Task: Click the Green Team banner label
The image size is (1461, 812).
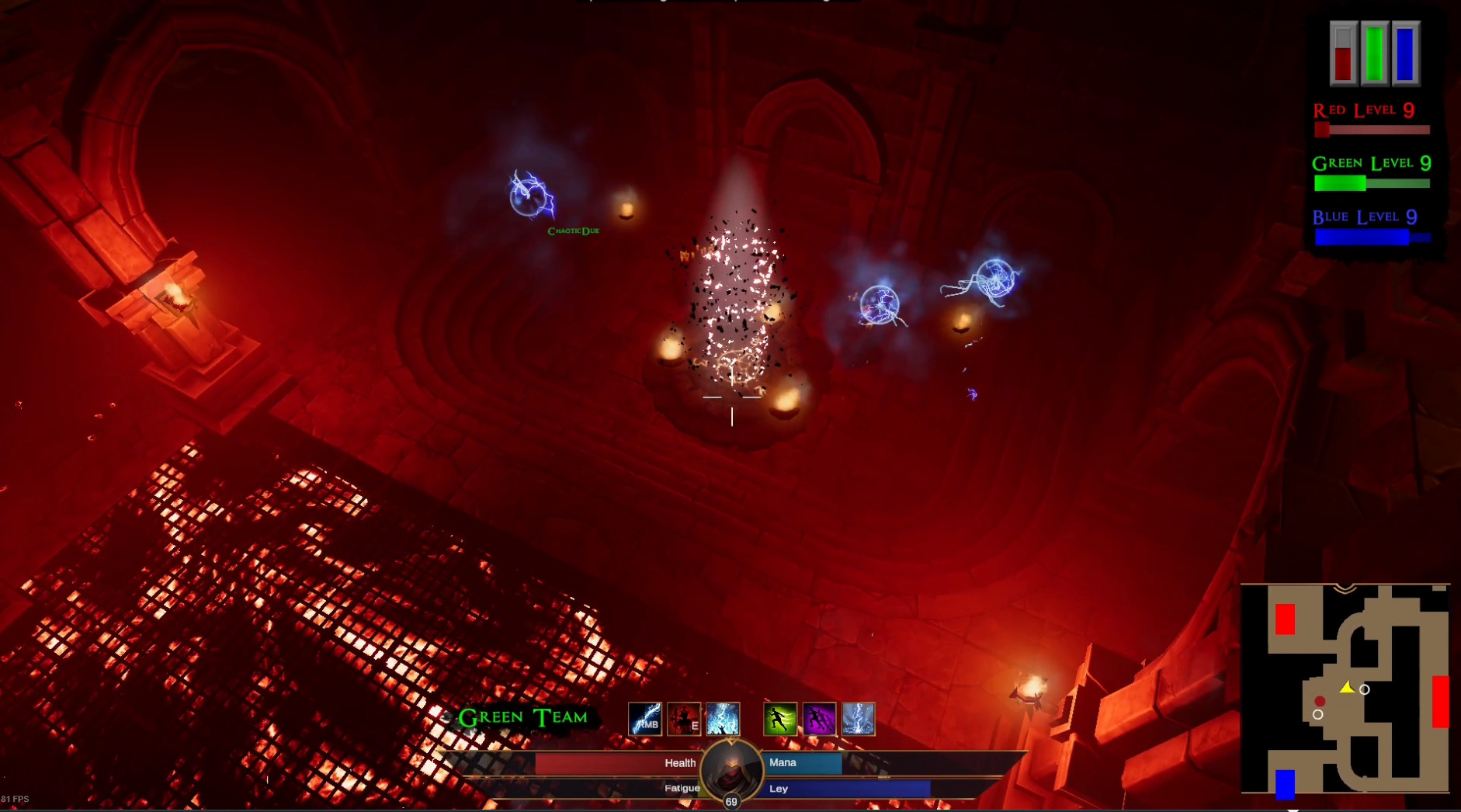Action: pyautogui.click(x=525, y=717)
